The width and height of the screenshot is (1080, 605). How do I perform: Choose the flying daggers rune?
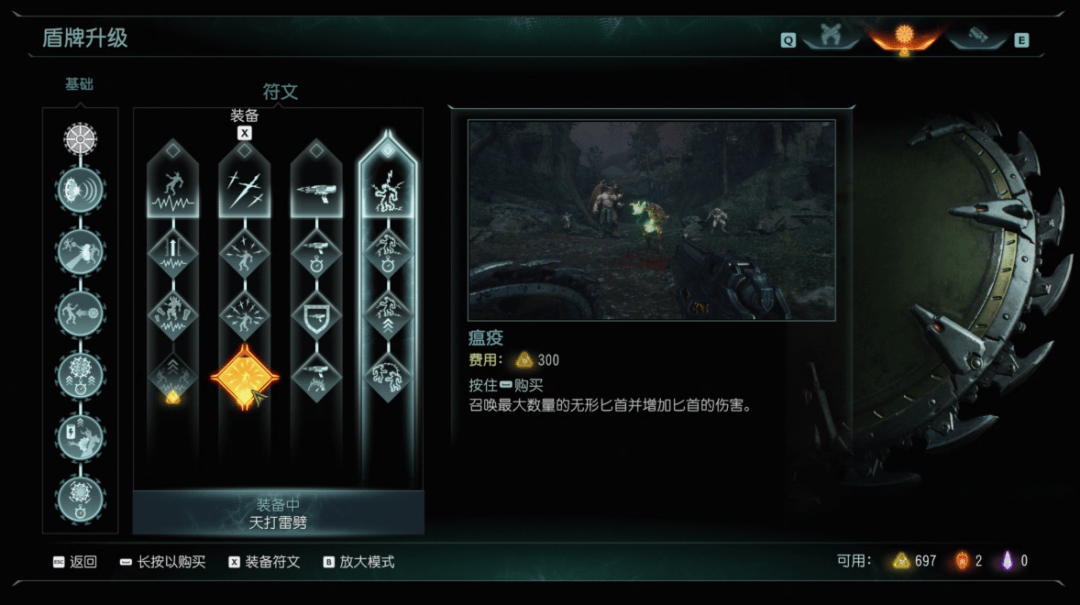[x=245, y=186]
